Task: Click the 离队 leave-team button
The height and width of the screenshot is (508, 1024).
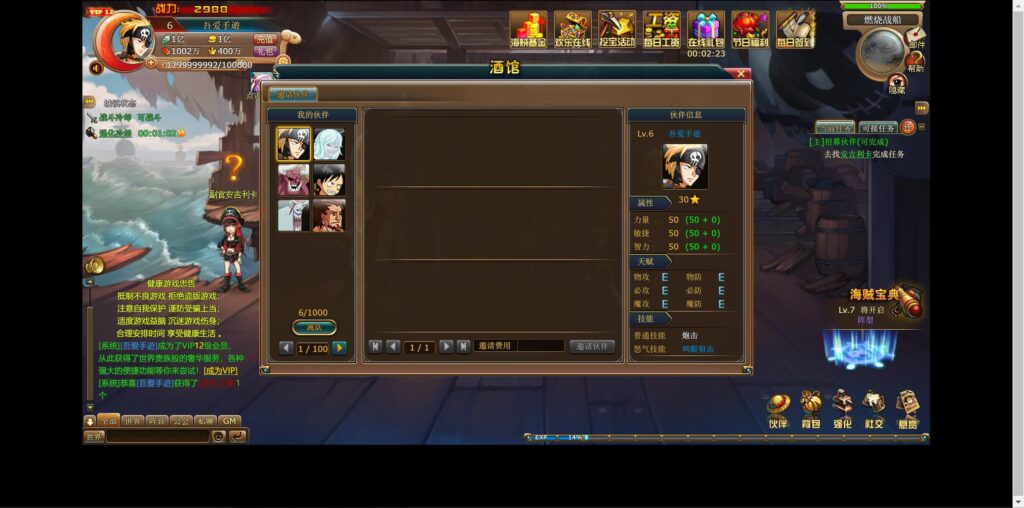Action: (x=314, y=327)
